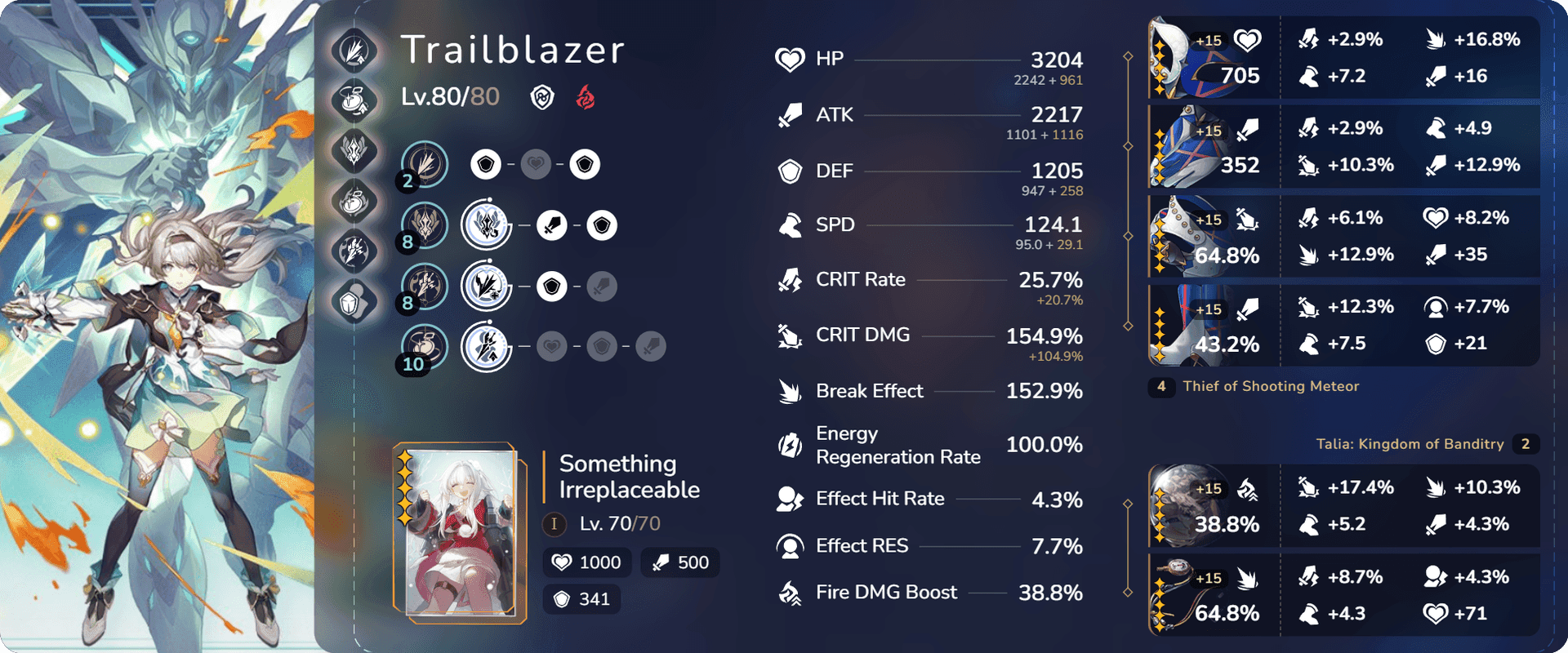This screenshot has height=653, width=1568.
Task: Expand the relic group via the upper diamond marker
Action: click(x=1129, y=56)
